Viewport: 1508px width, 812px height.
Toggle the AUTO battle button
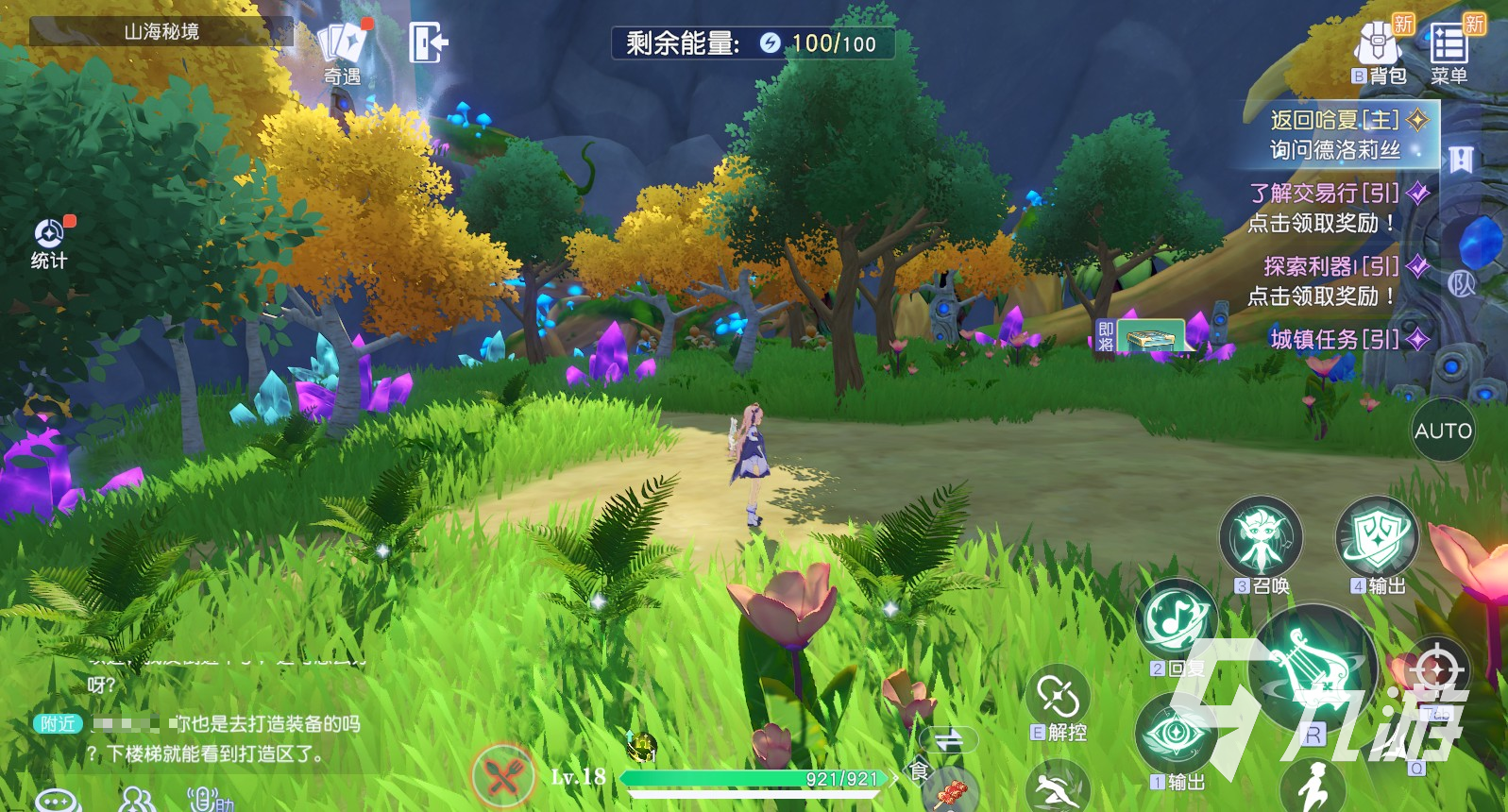pos(1443,431)
